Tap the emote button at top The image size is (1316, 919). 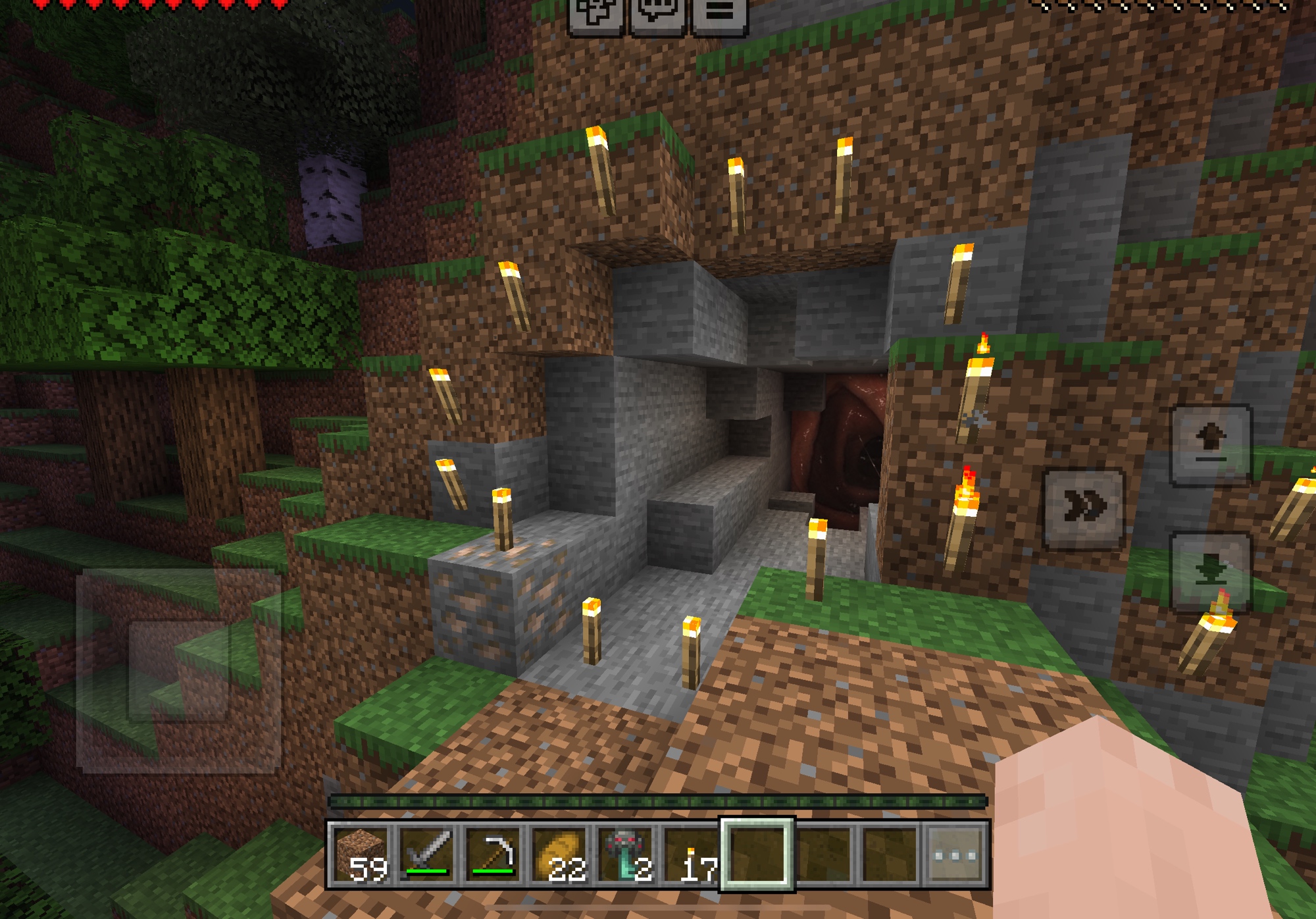tap(595, 12)
